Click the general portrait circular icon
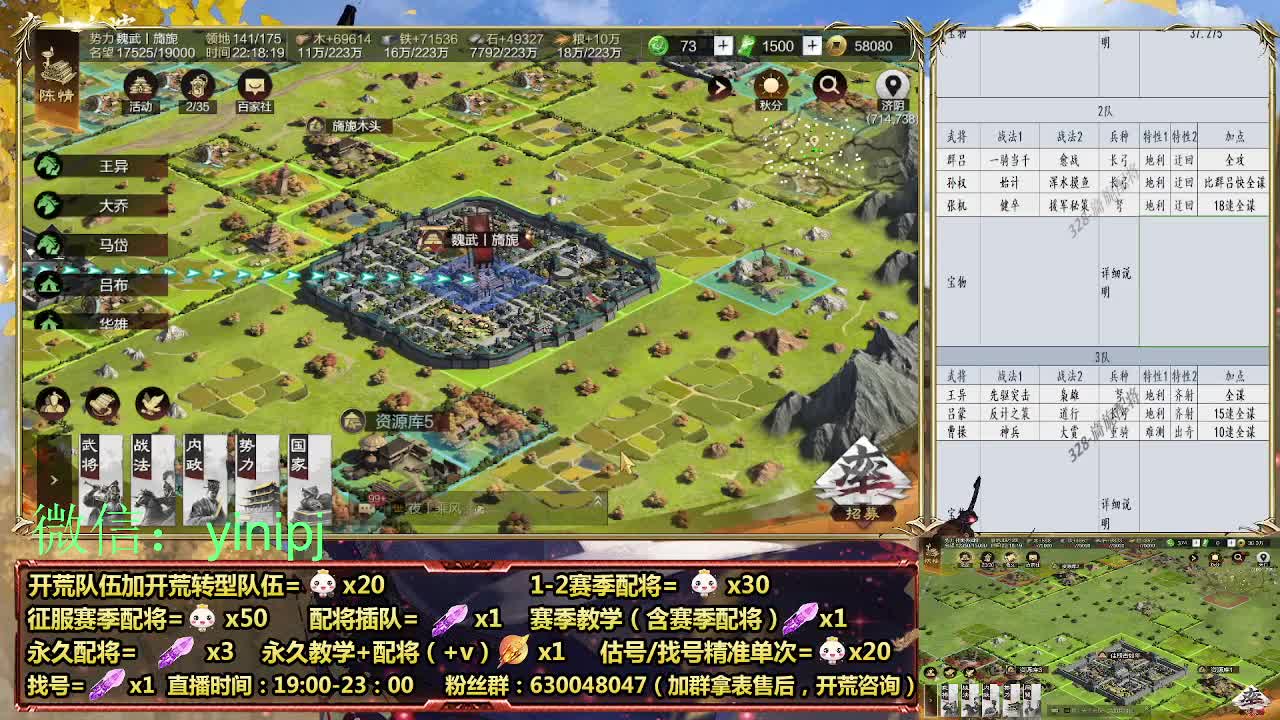 pyautogui.click(x=53, y=401)
